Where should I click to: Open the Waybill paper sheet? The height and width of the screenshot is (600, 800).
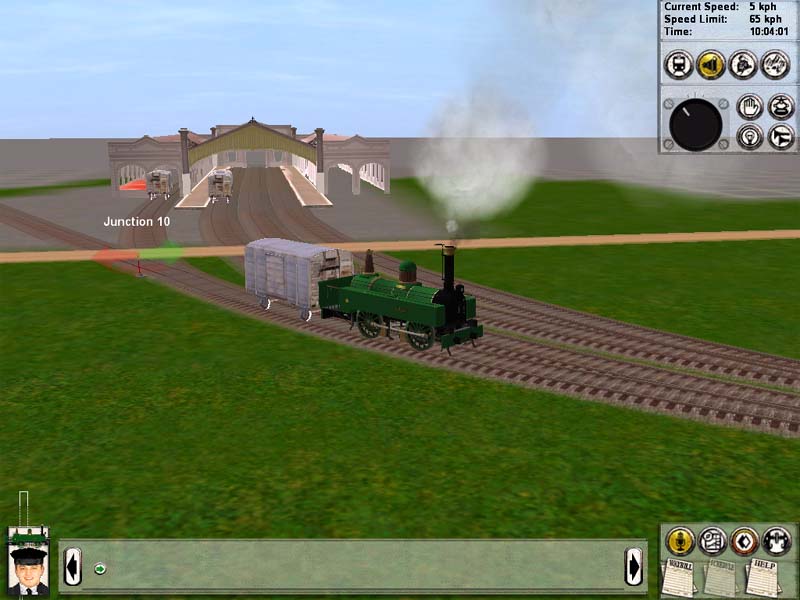click(x=679, y=579)
